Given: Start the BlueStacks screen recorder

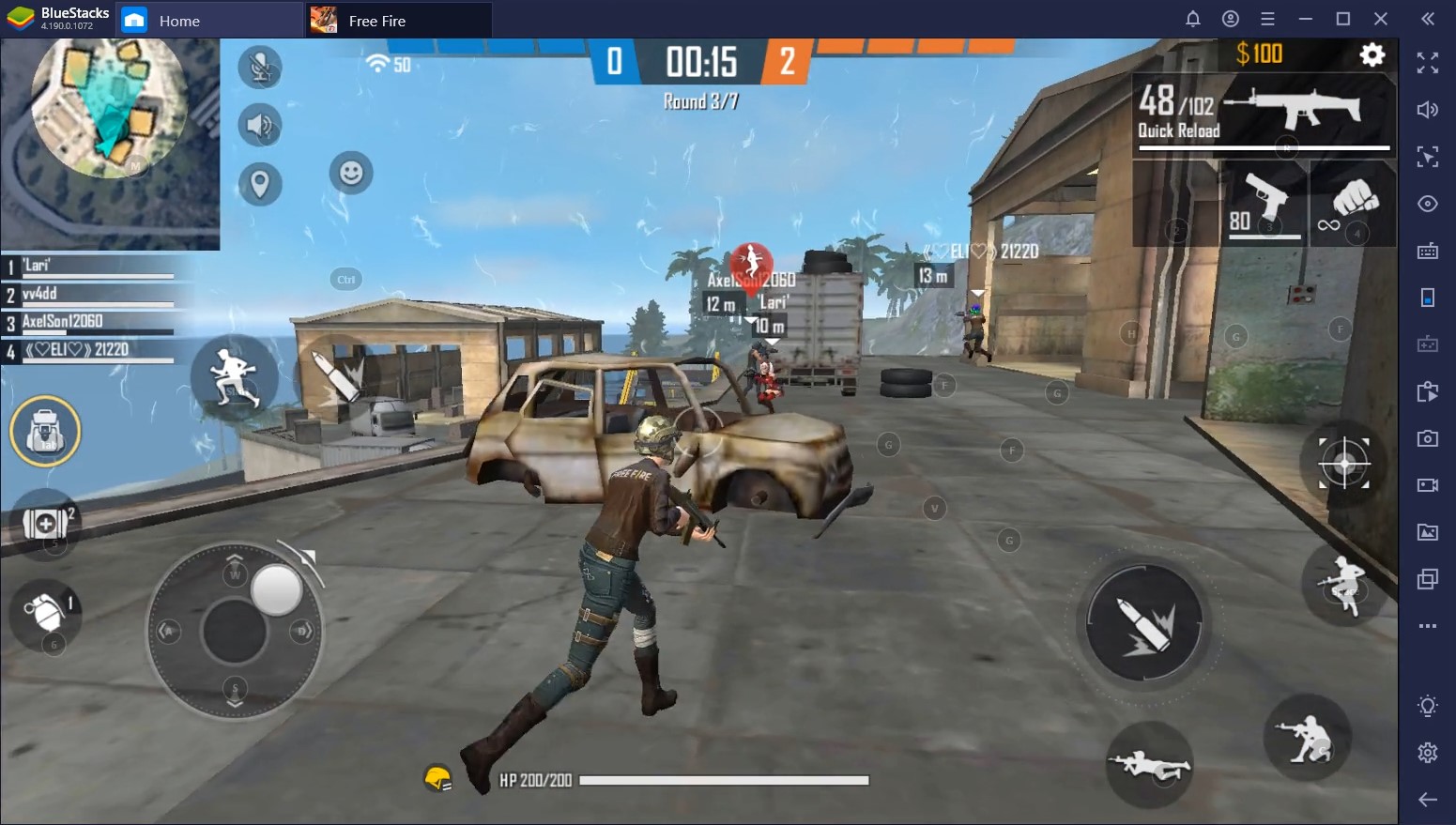Looking at the screenshot, I should [x=1428, y=485].
